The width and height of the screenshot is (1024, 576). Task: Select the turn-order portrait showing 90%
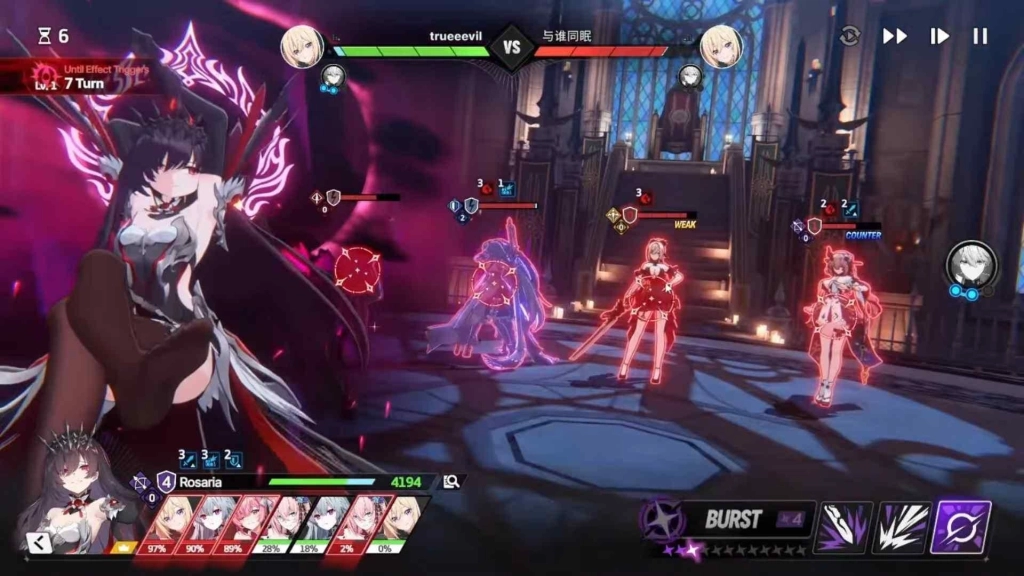pos(196,522)
